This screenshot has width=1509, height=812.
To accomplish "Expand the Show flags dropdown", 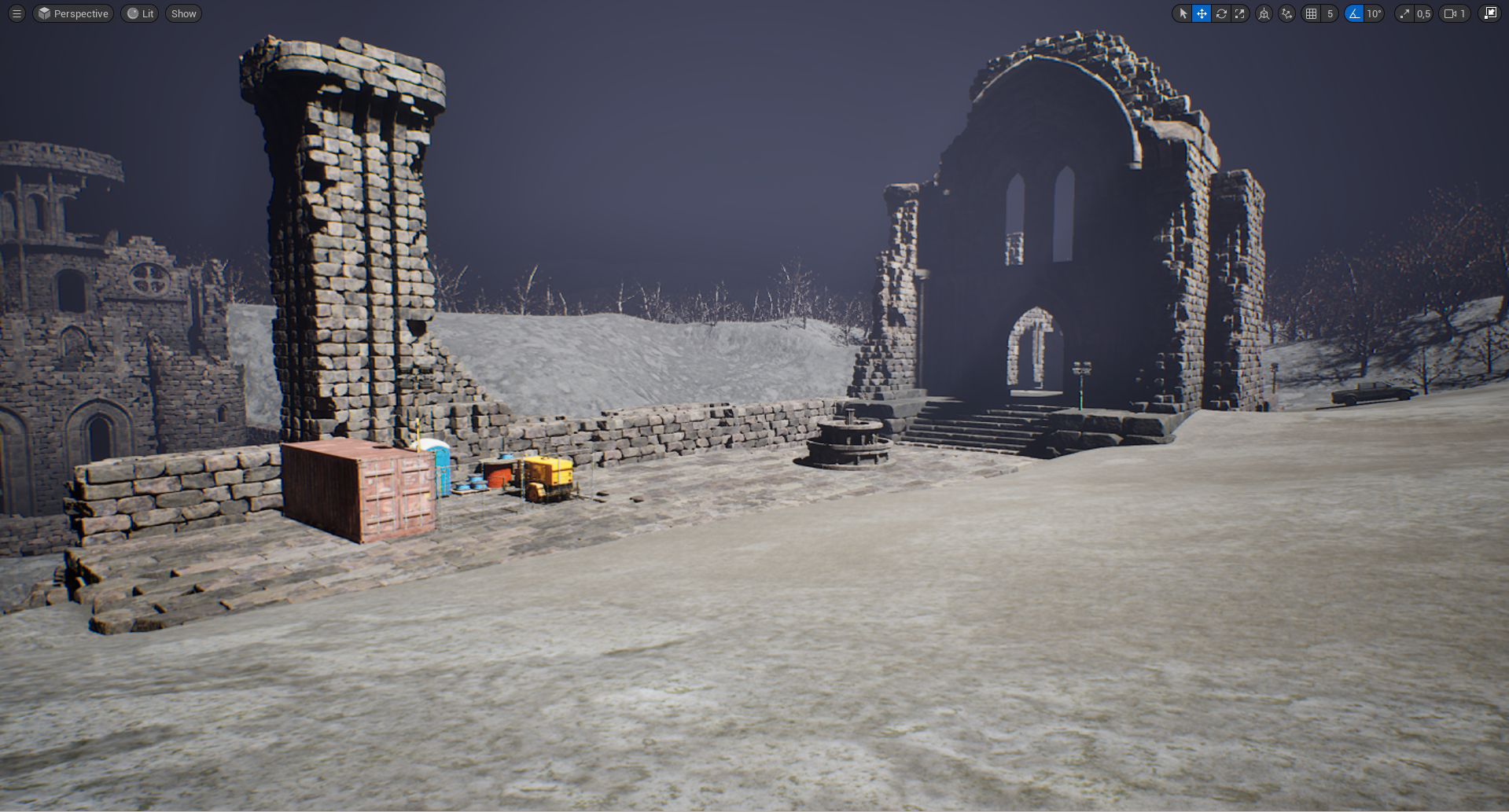I will coord(183,13).
